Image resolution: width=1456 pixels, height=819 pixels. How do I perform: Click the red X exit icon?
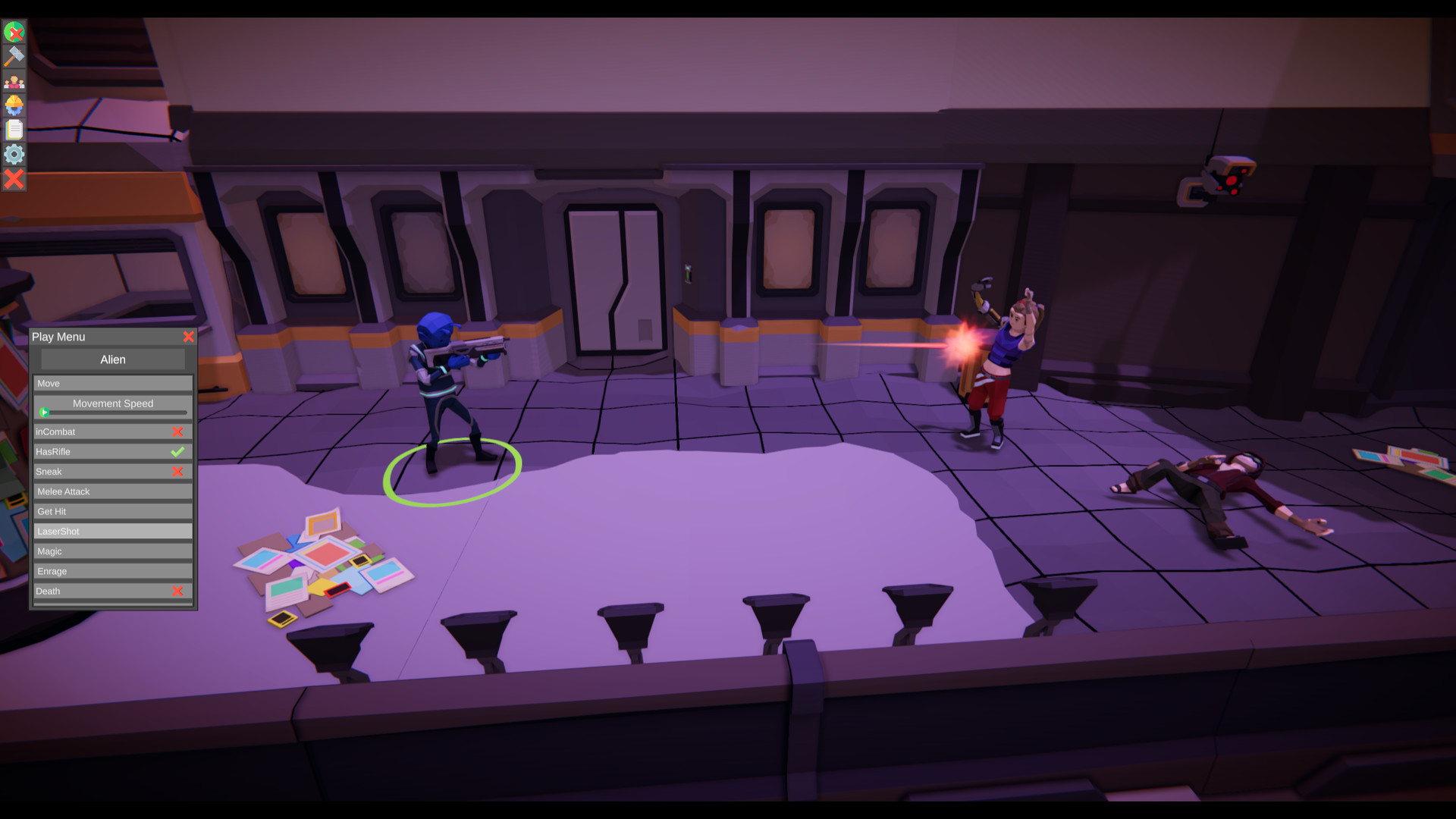(x=14, y=180)
